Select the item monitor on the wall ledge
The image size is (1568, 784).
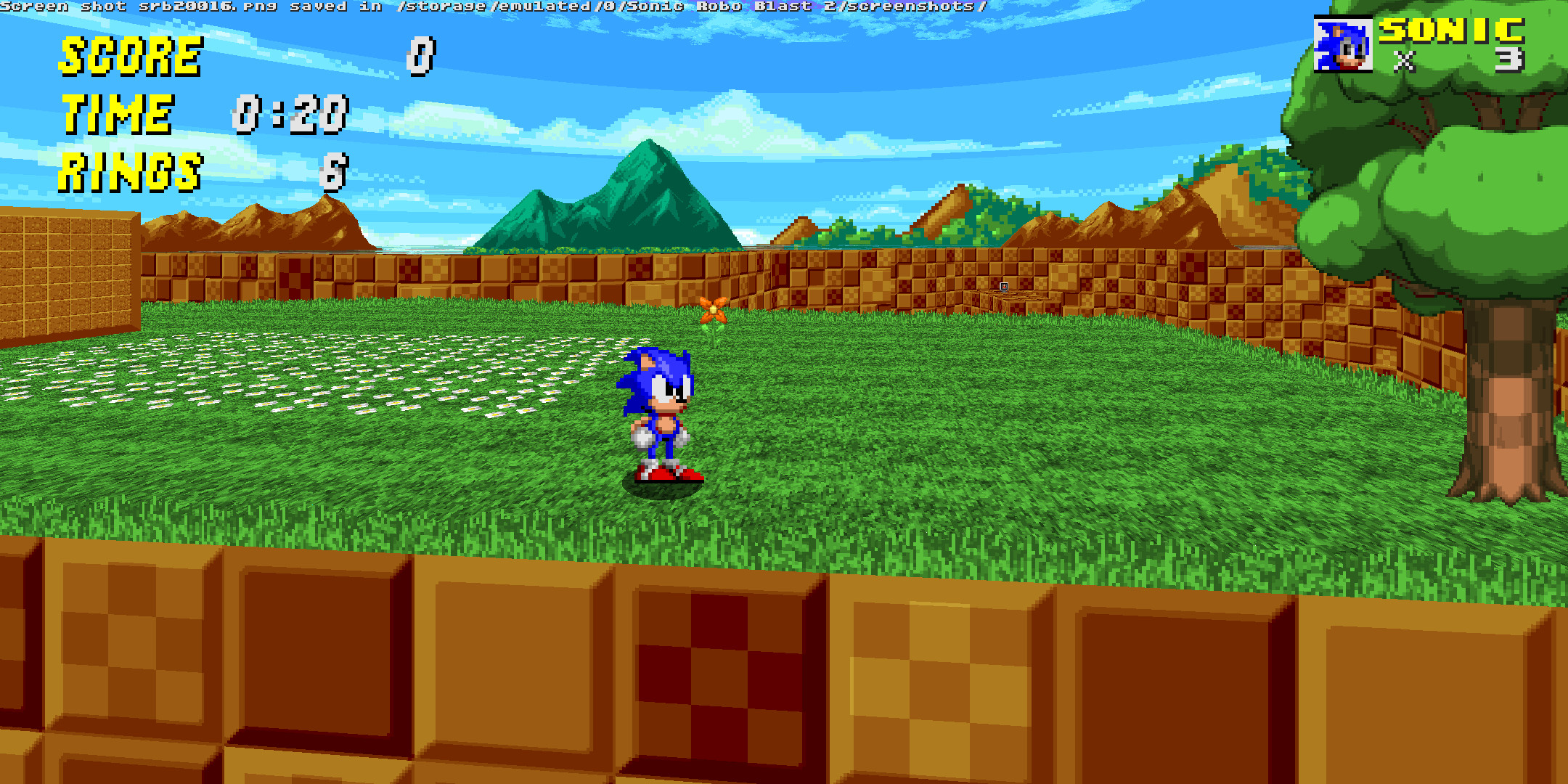1004,287
